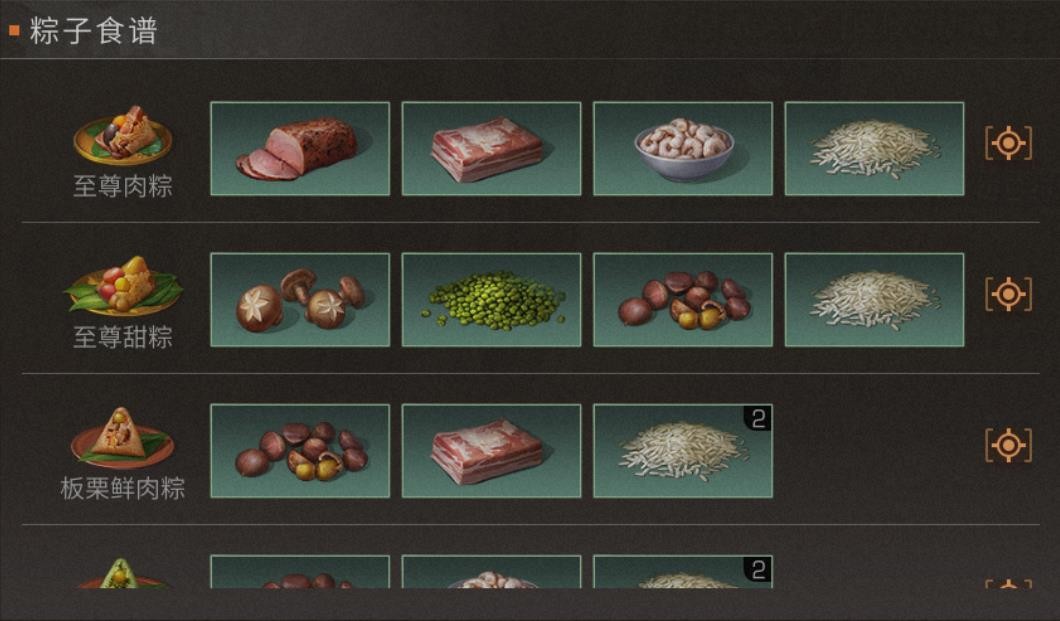Click the rice x2 slot for 板栗鲜肉粽
The height and width of the screenshot is (621, 1060).
[x=683, y=451]
